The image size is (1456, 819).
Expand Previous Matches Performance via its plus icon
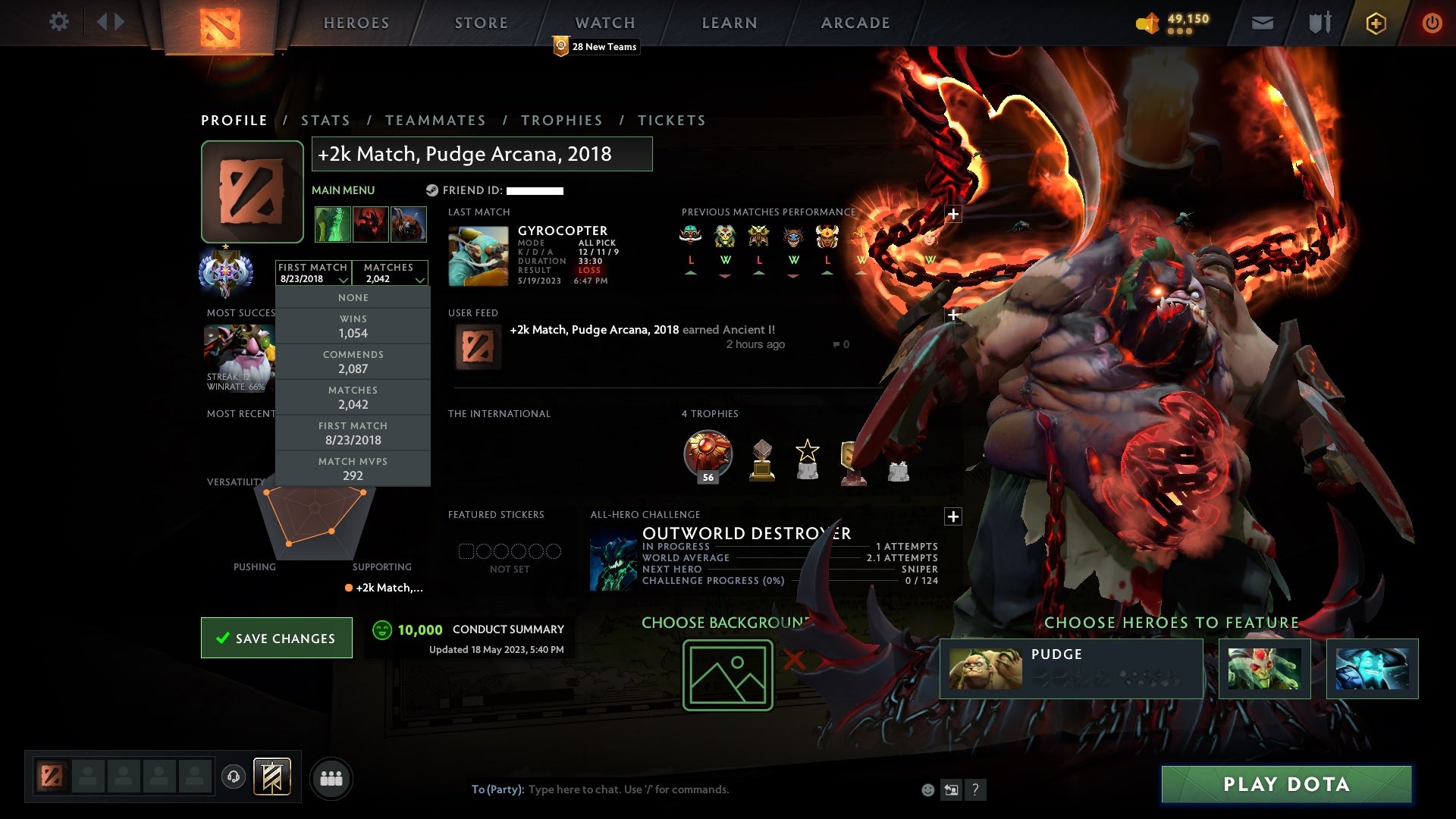point(953,215)
